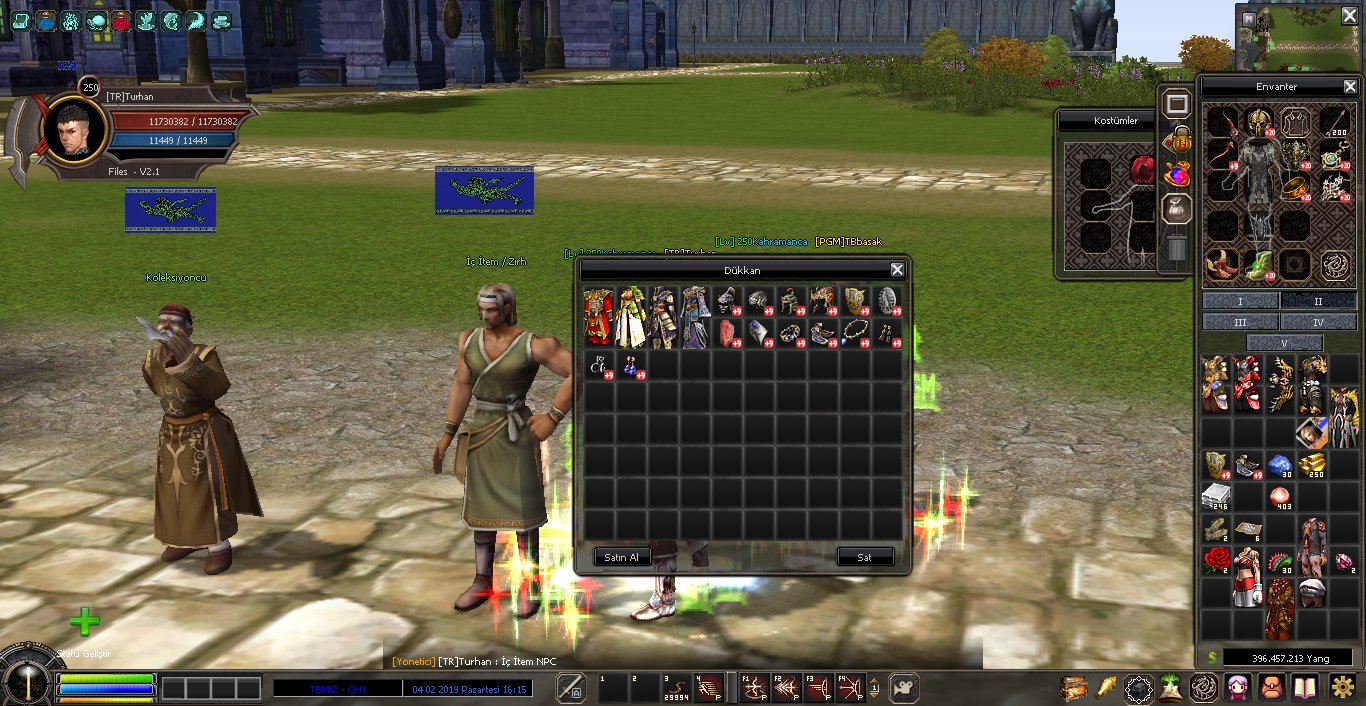Select the blue gem earrings +9 shop item
The width and height of the screenshot is (1366, 706).
coord(632,366)
